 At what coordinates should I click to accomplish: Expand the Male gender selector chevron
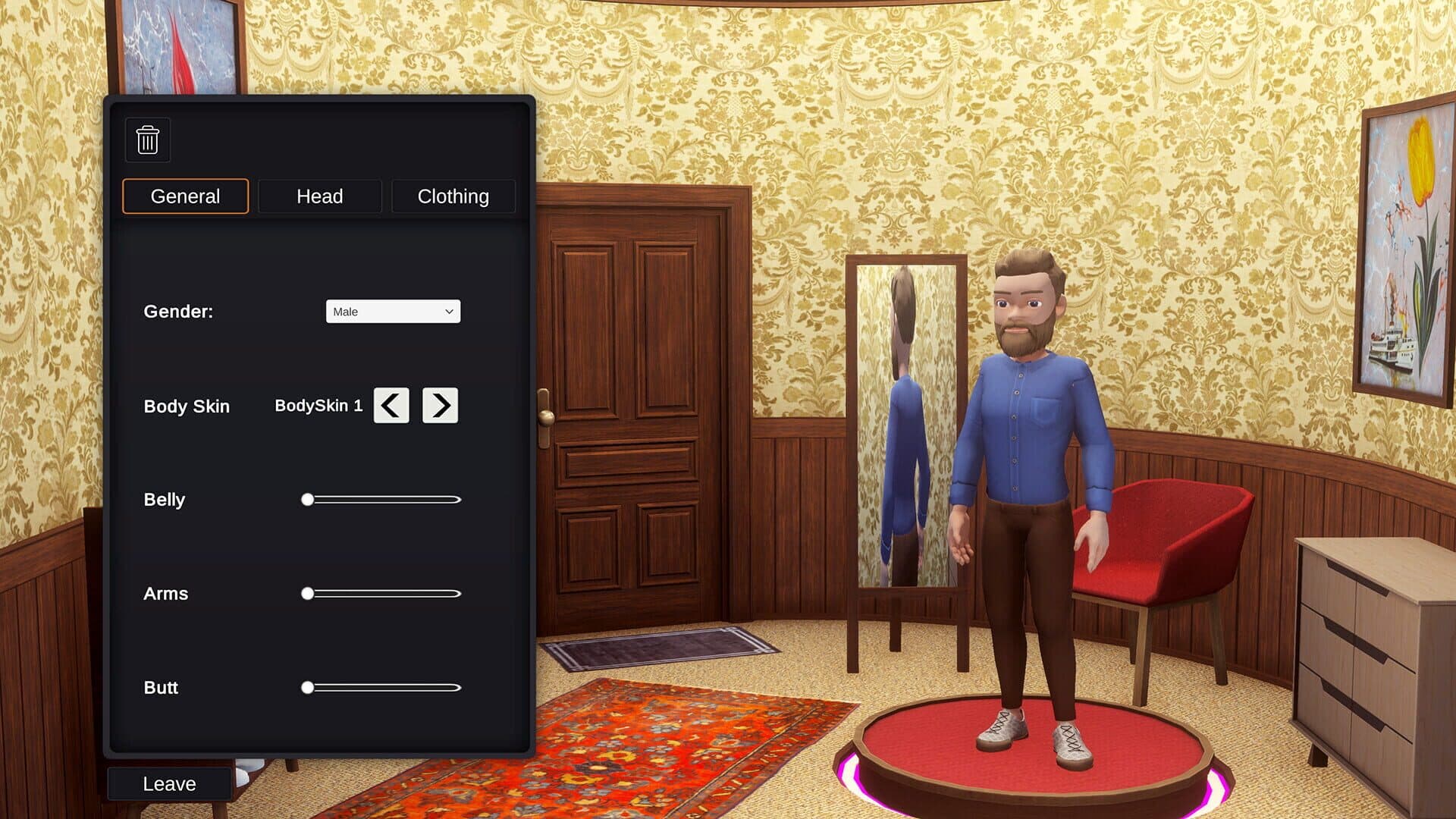tap(447, 311)
